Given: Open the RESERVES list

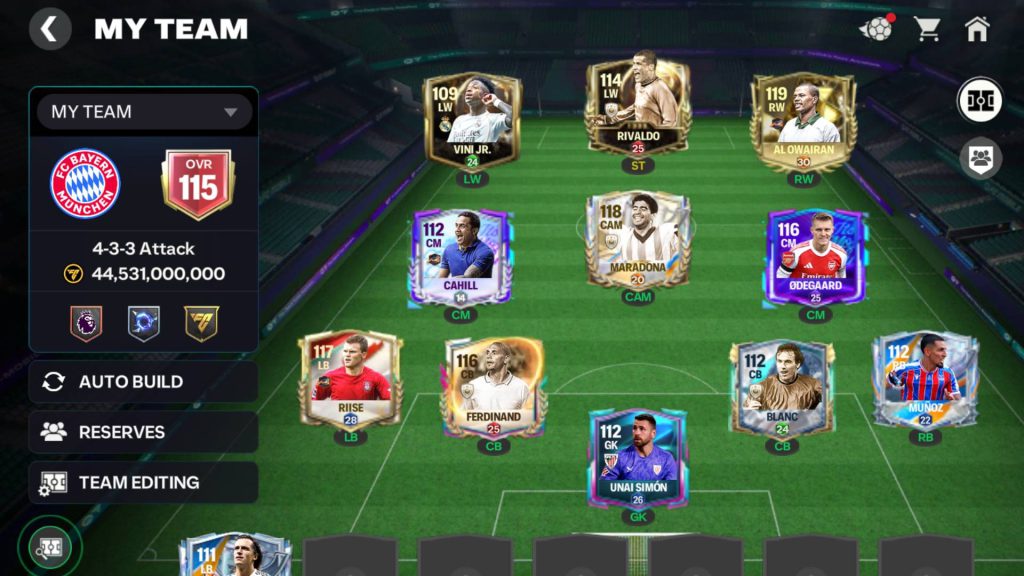Looking at the screenshot, I should click(144, 432).
